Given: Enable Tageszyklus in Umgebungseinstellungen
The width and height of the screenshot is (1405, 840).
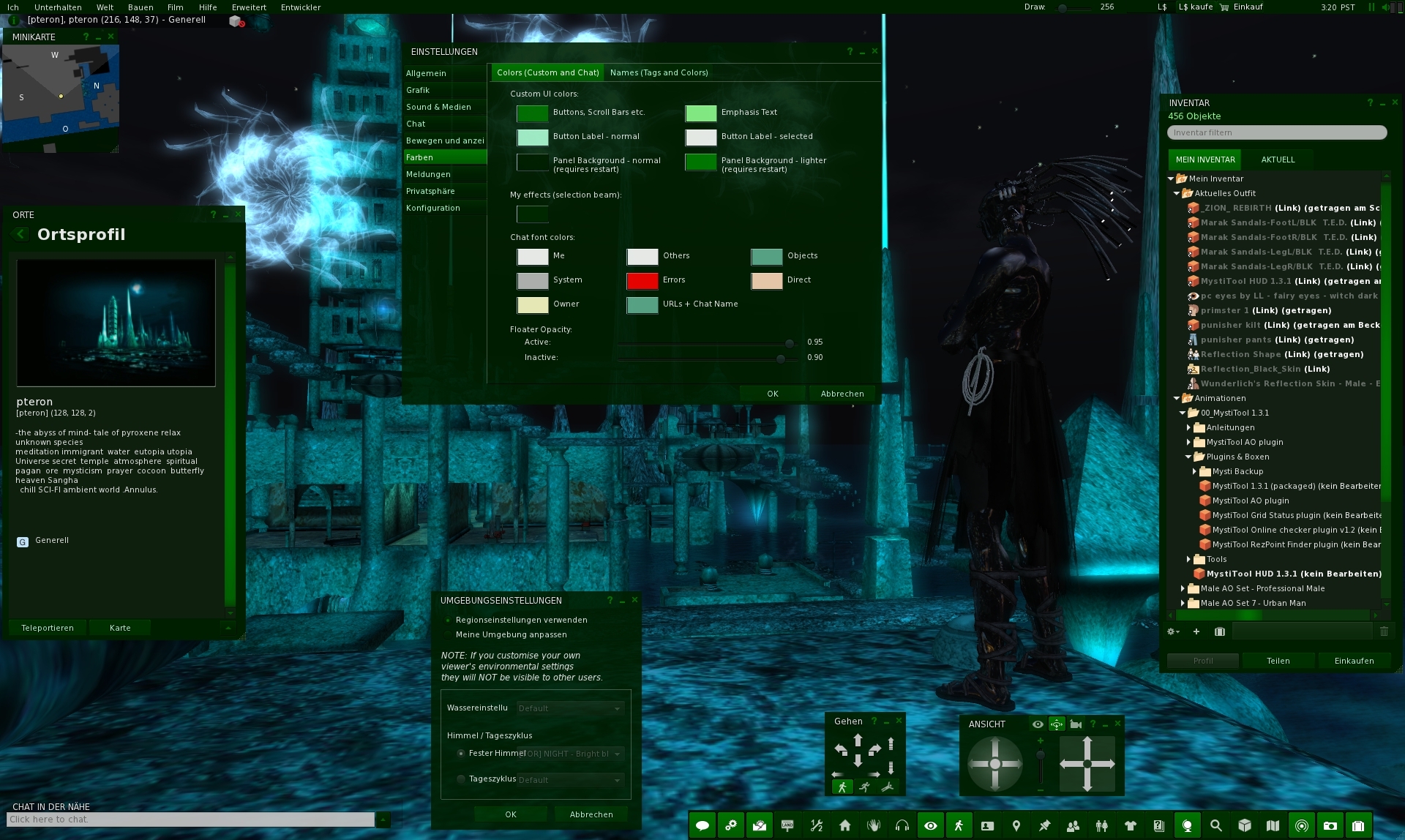Looking at the screenshot, I should (462, 779).
